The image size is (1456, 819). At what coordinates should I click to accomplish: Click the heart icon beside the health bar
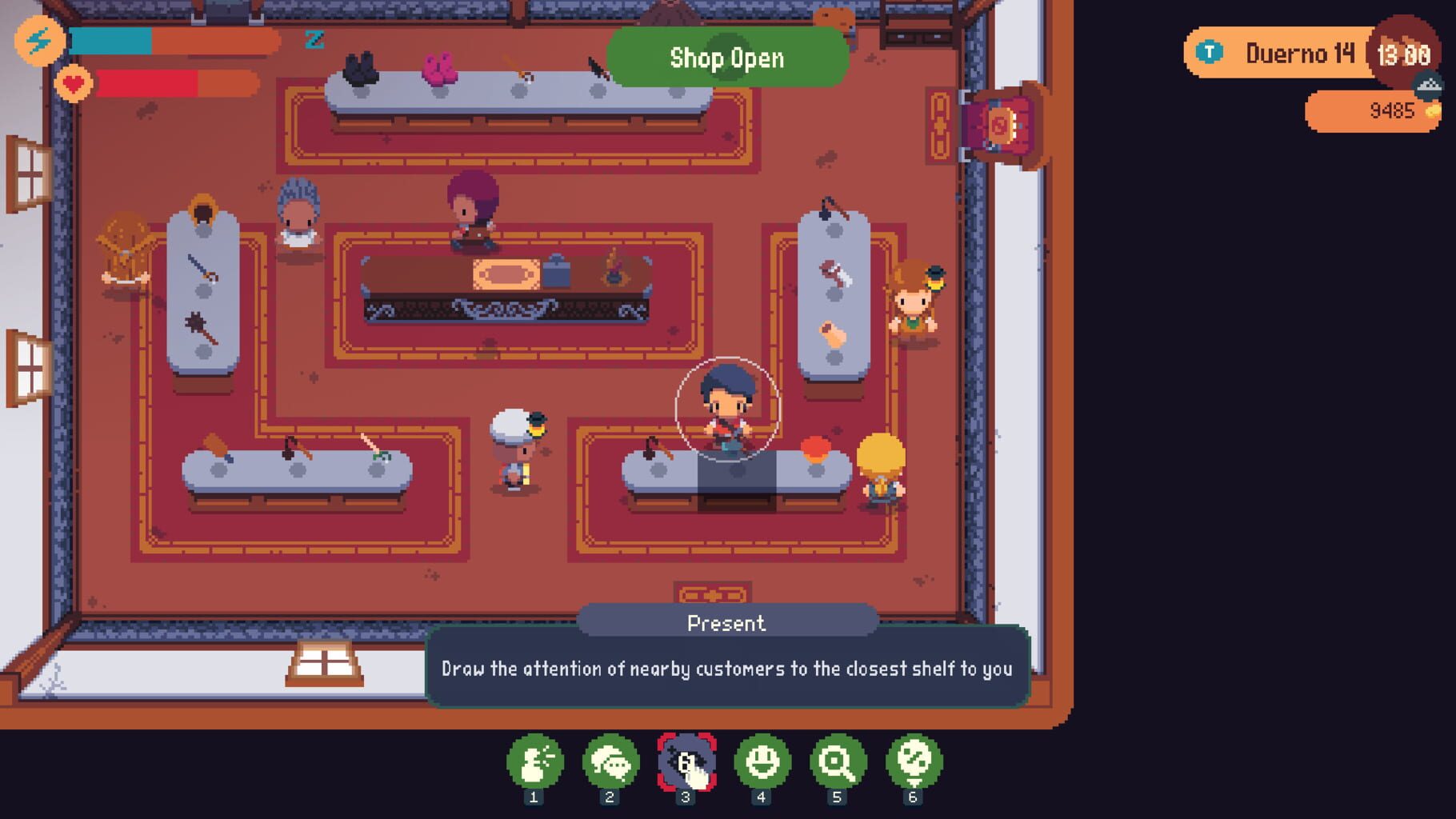click(76, 82)
